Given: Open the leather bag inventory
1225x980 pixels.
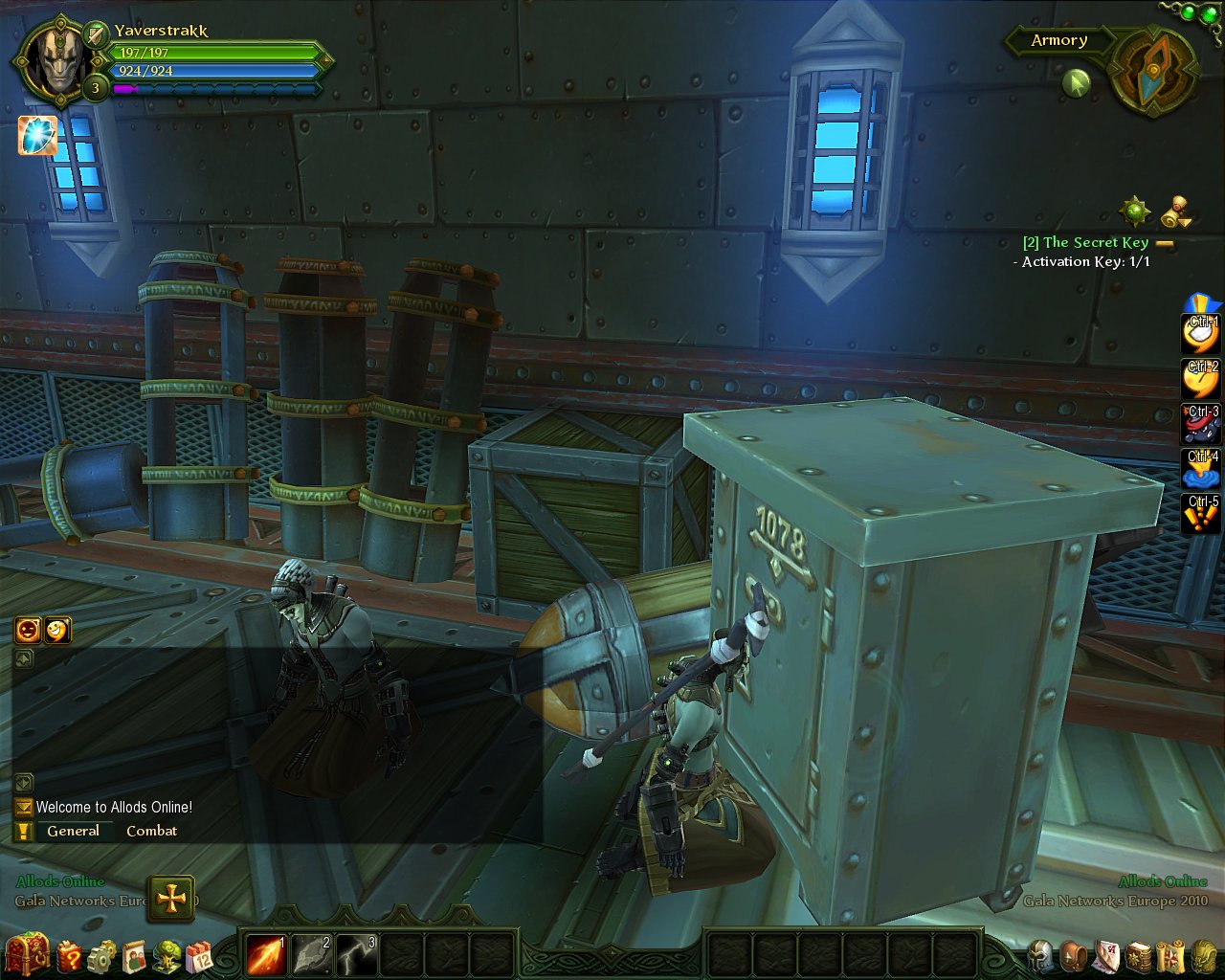Looking at the screenshot, I should click(x=1075, y=955).
